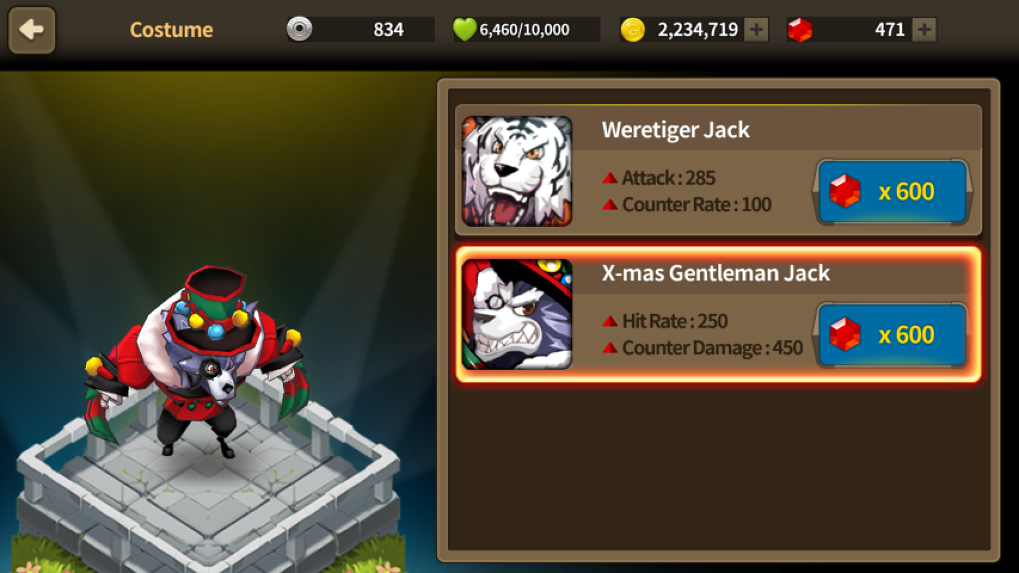Go back using the arrow button
1019x573 pixels.
(32, 30)
